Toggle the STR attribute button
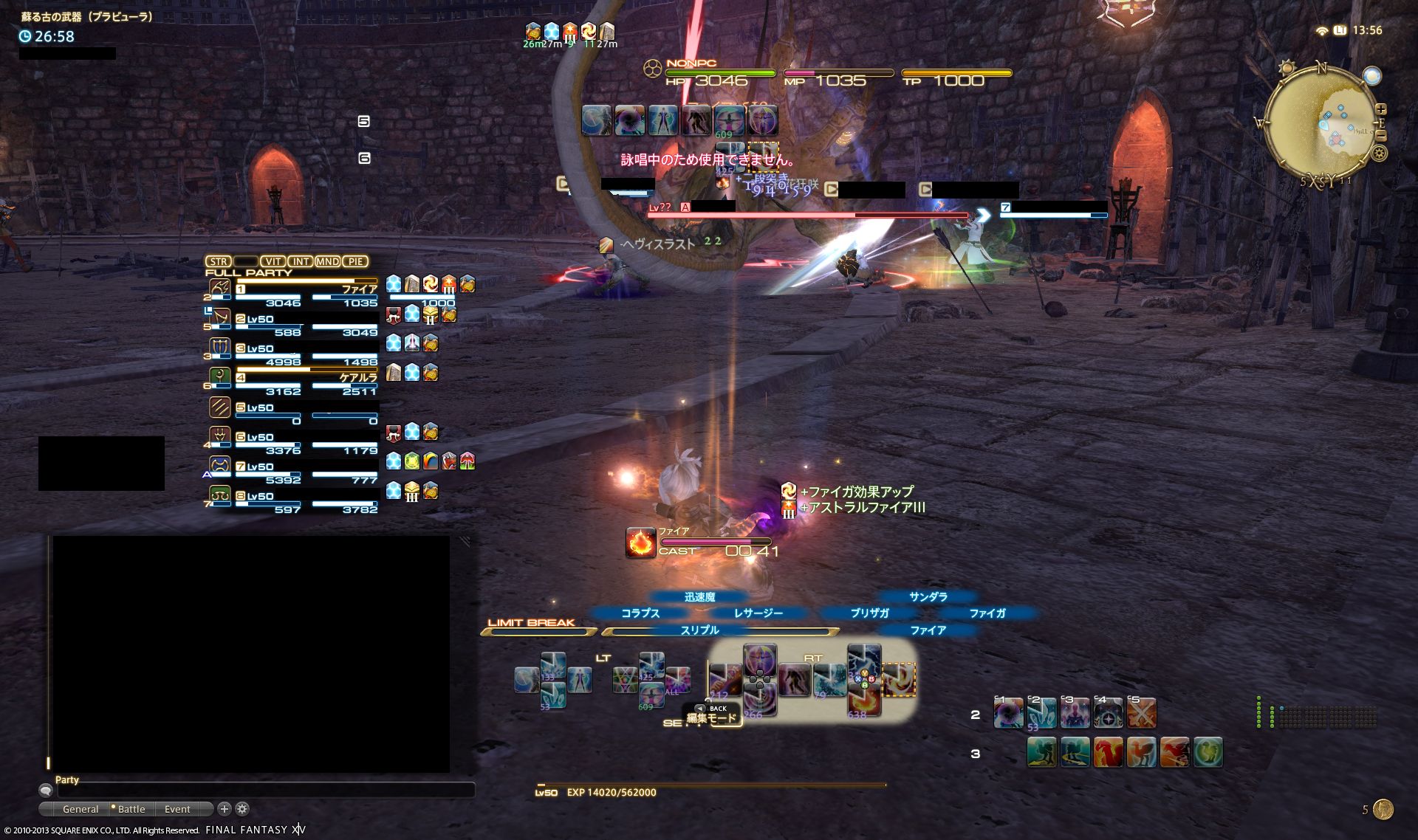Image resolution: width=1418 pixels, height=840 pixels. 218,261
